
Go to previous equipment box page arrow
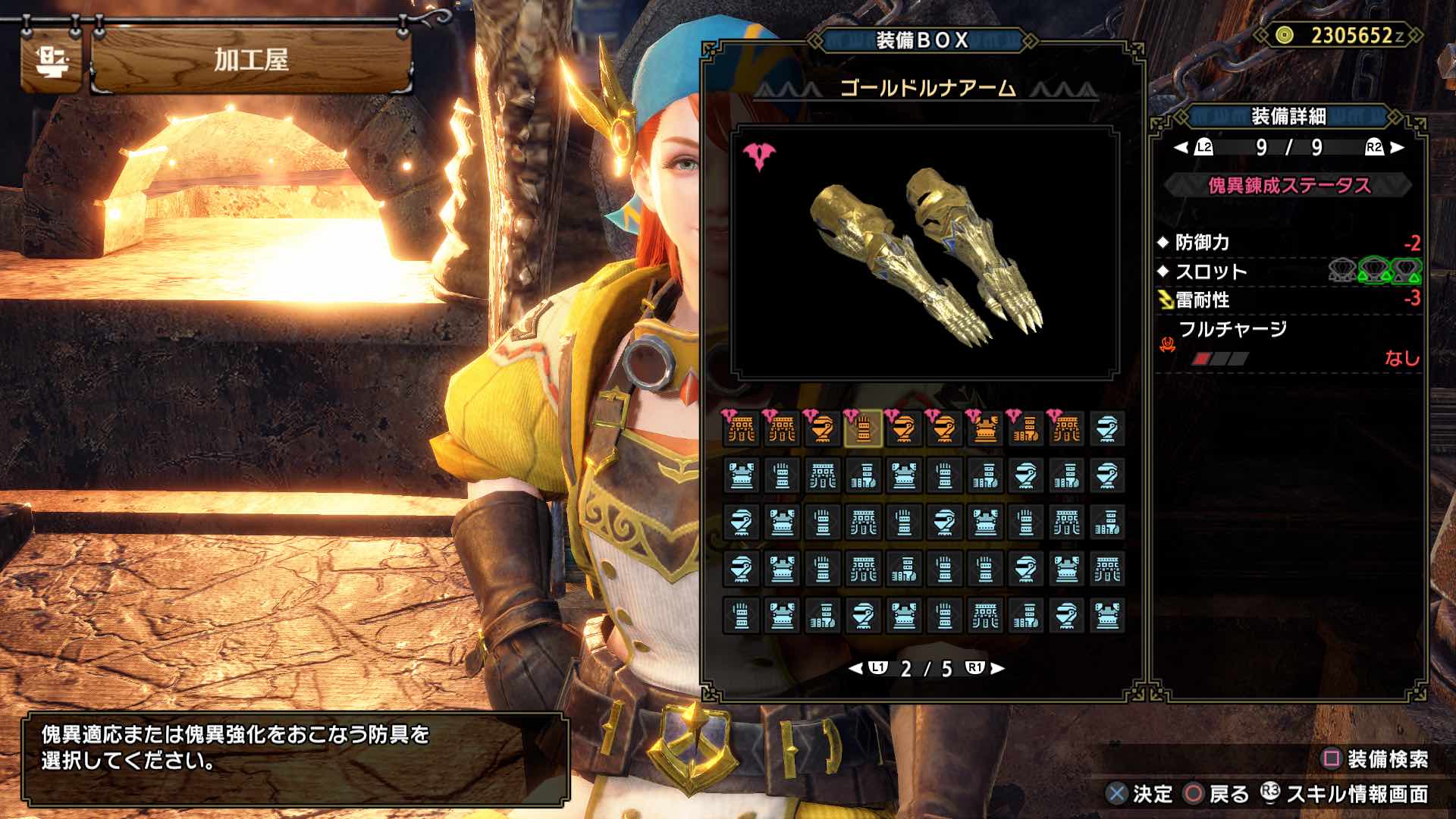coord(855,668)
